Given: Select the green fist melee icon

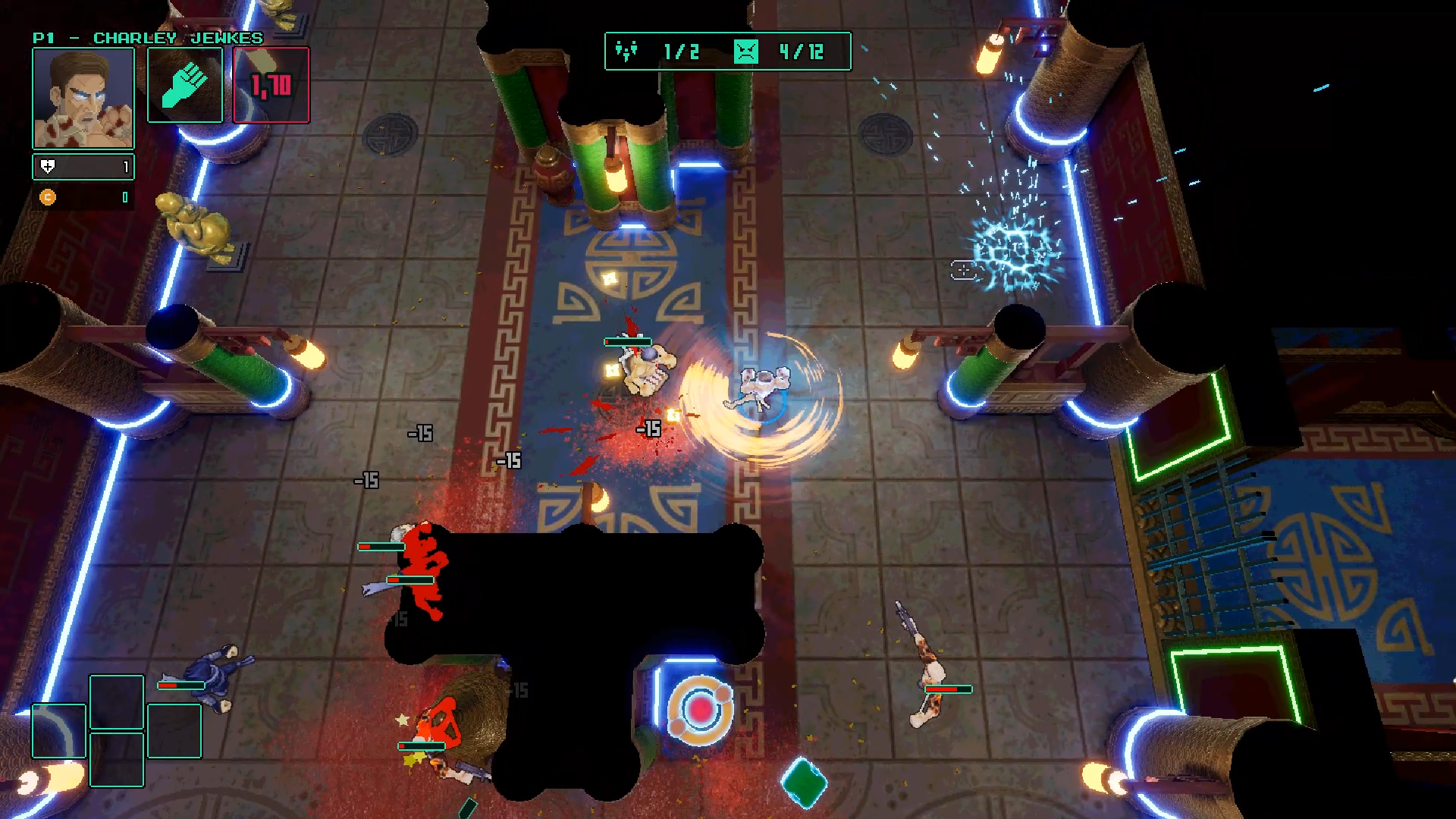Looking at the screenshot, I should [185, 85].
